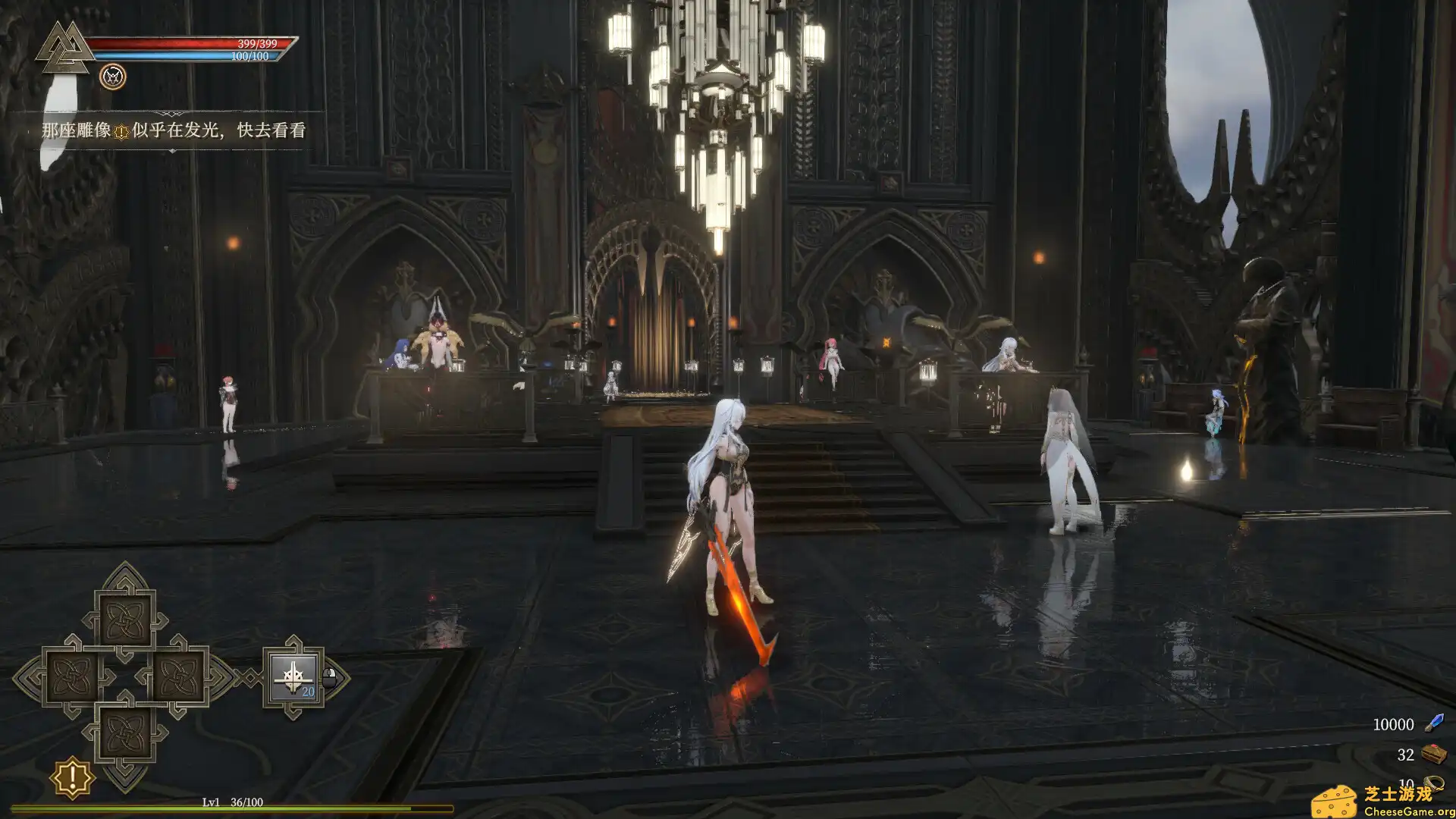Click the treasure chest currency icon

click(1433, 754)
